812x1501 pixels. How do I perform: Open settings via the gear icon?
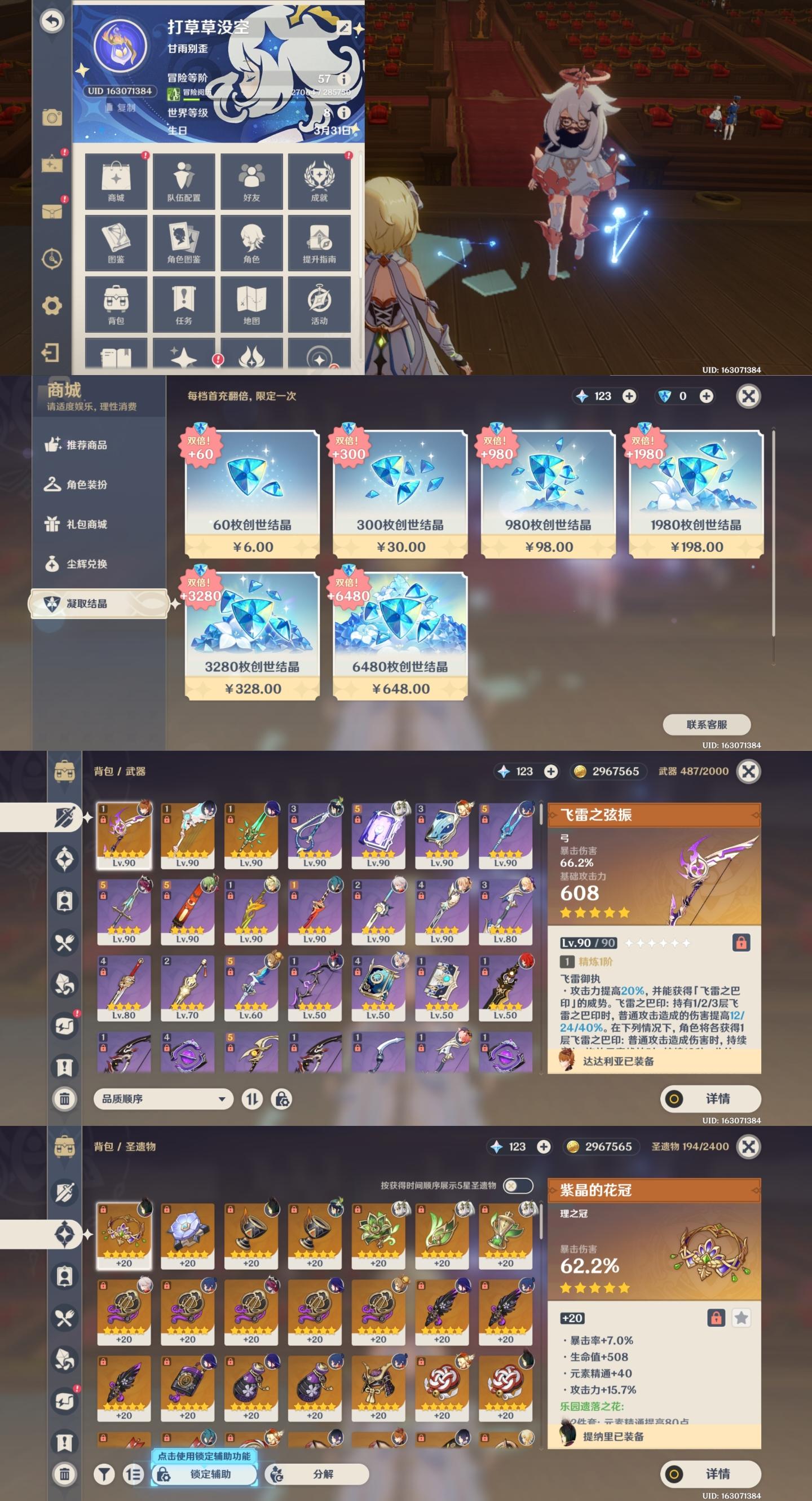click(52, 305)
